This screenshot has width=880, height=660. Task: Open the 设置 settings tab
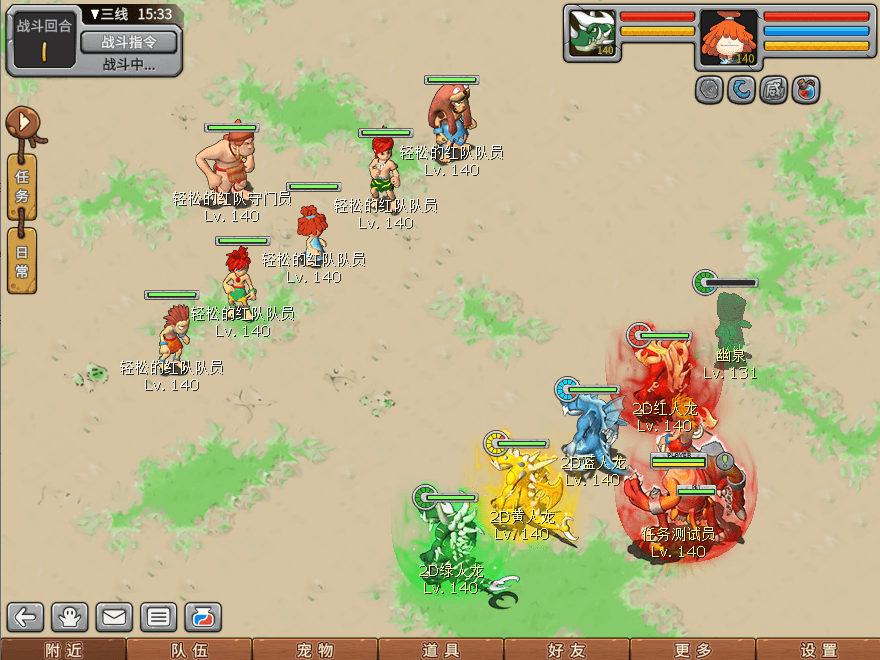click(818, 650)
